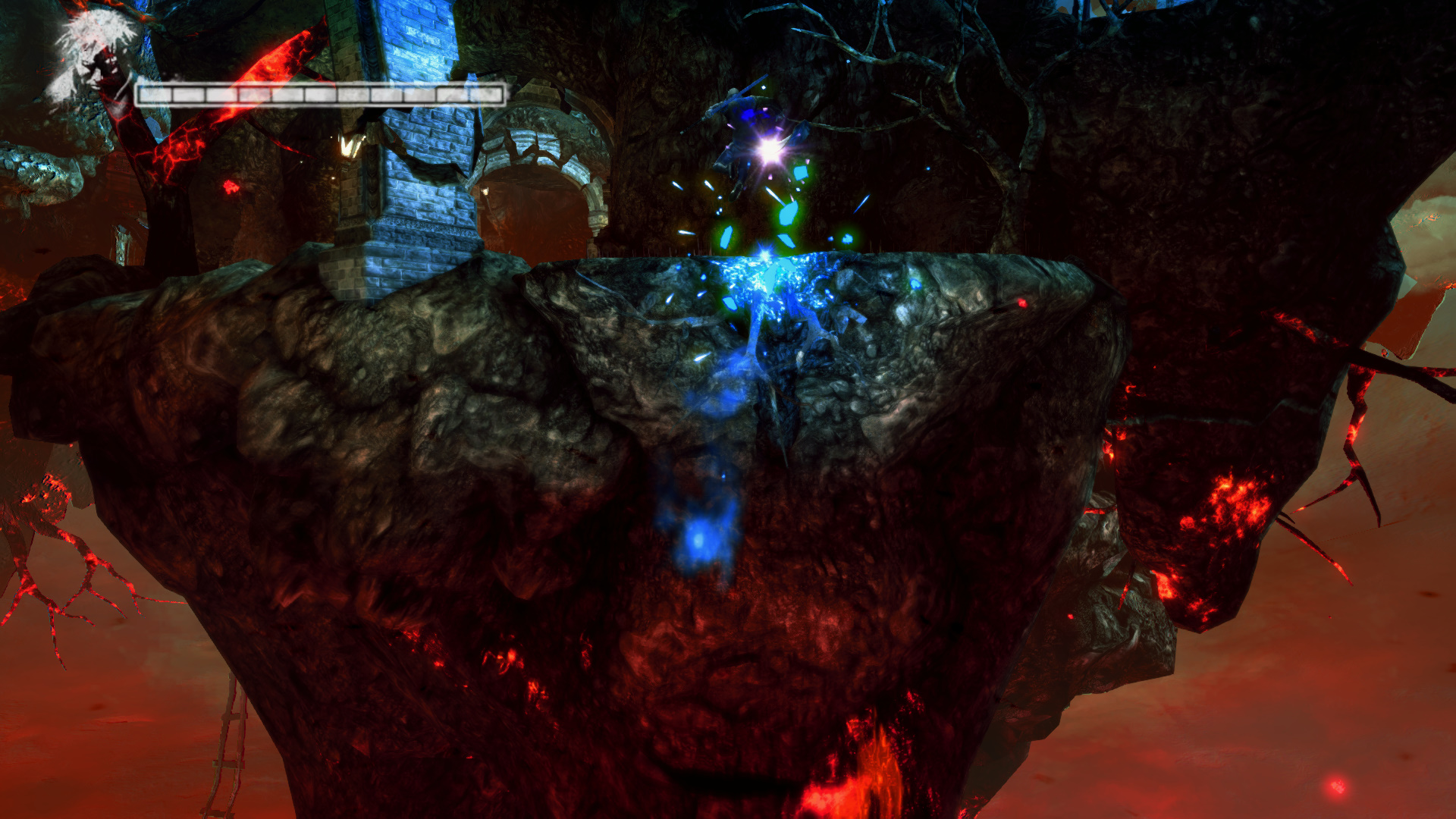Viewport: 1456px width, 819px height.
Task: Click the white-haired character portrait emblem
Action: click(x=92, y=58)
